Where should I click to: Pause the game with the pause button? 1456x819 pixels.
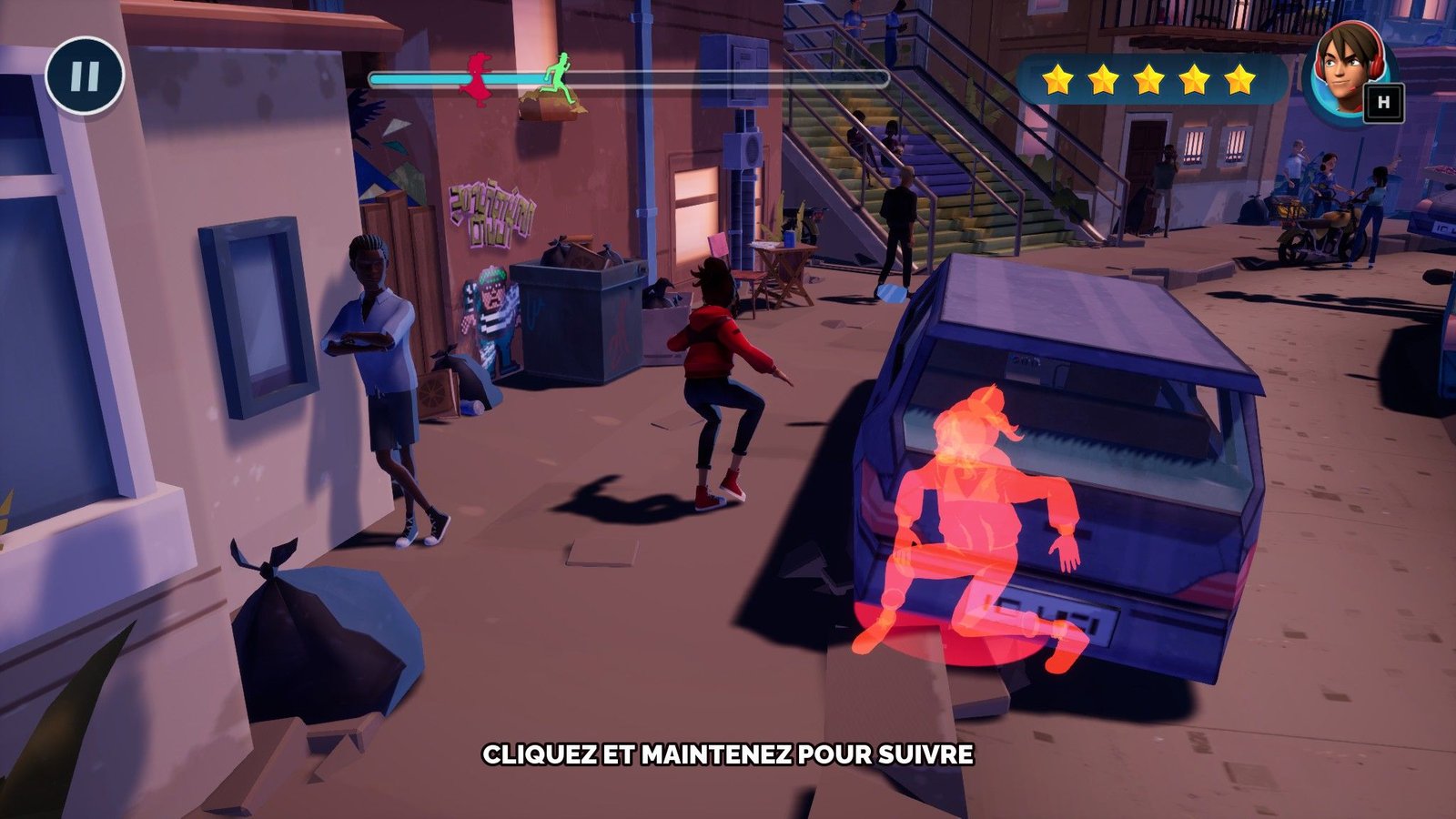tap(85, 76)
